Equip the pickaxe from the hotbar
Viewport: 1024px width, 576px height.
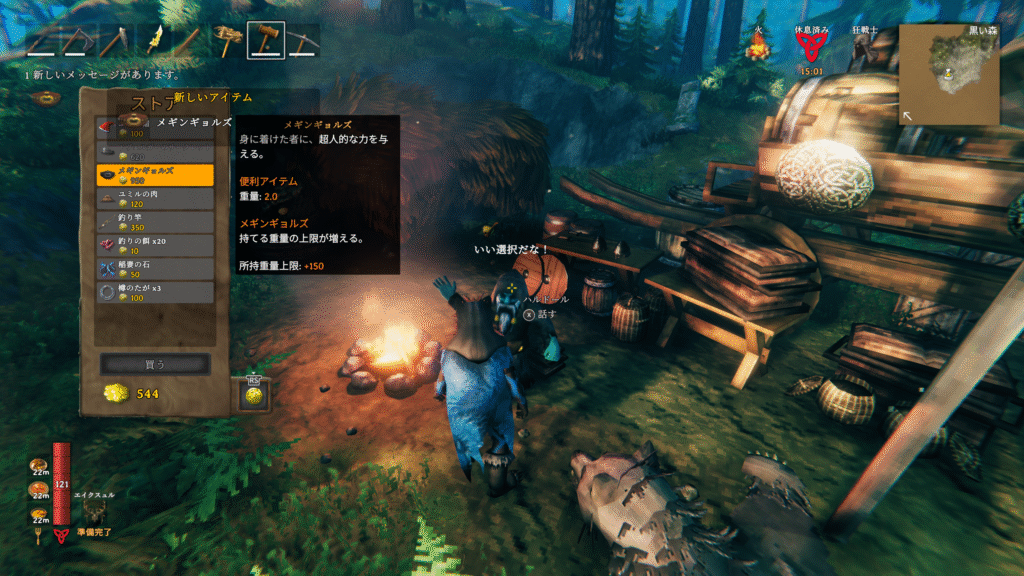point(303,40)
